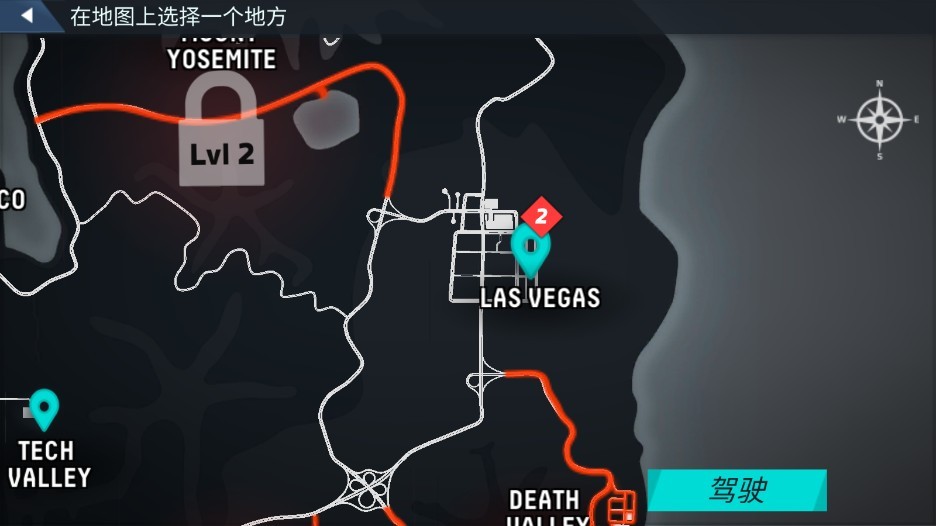Select the Las Vegas map pin
This screenshot has height=526, width=936.
point(531,248)
